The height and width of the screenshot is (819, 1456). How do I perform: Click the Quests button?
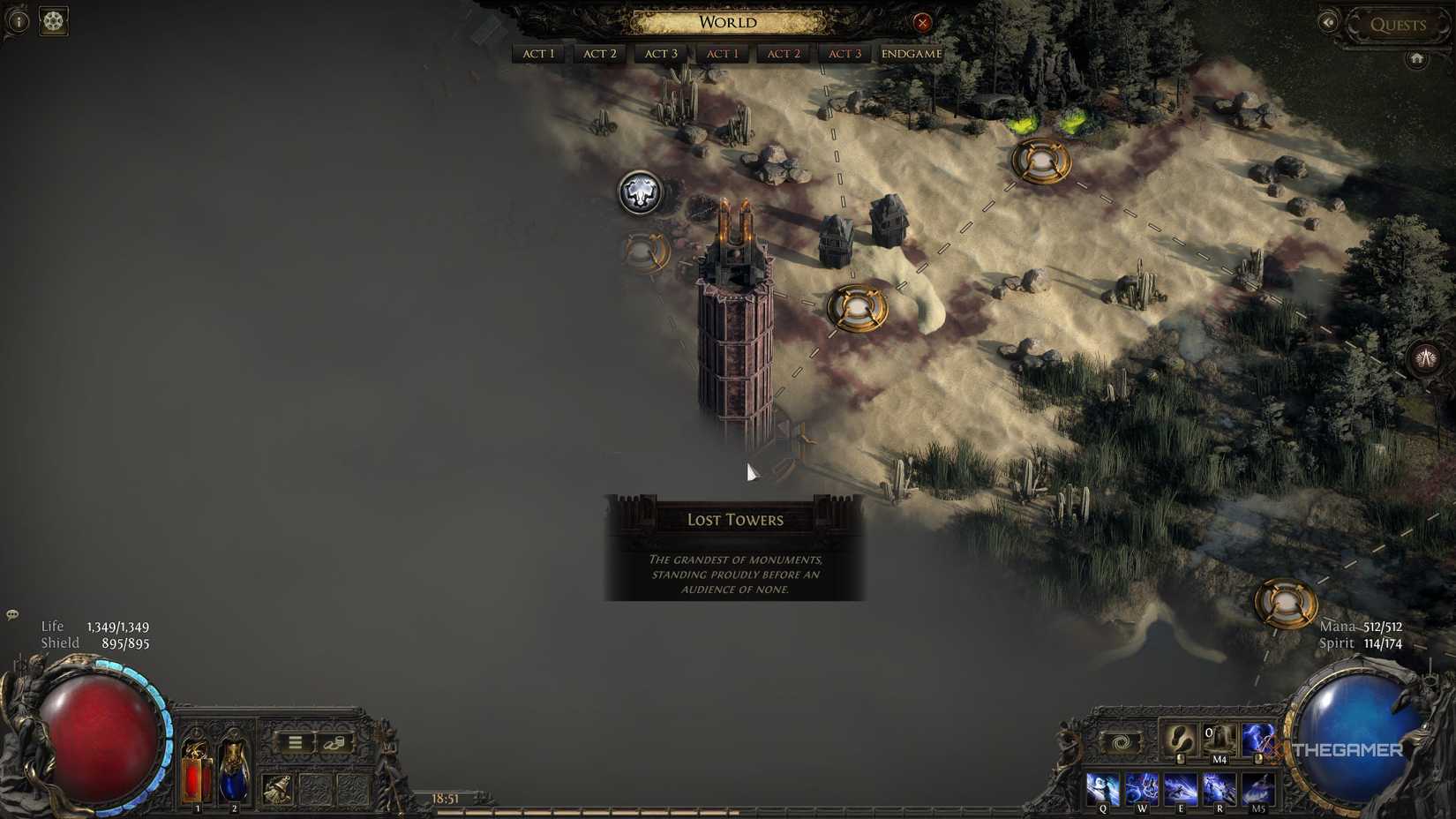pyautogui.click(x=1398, y=24)
